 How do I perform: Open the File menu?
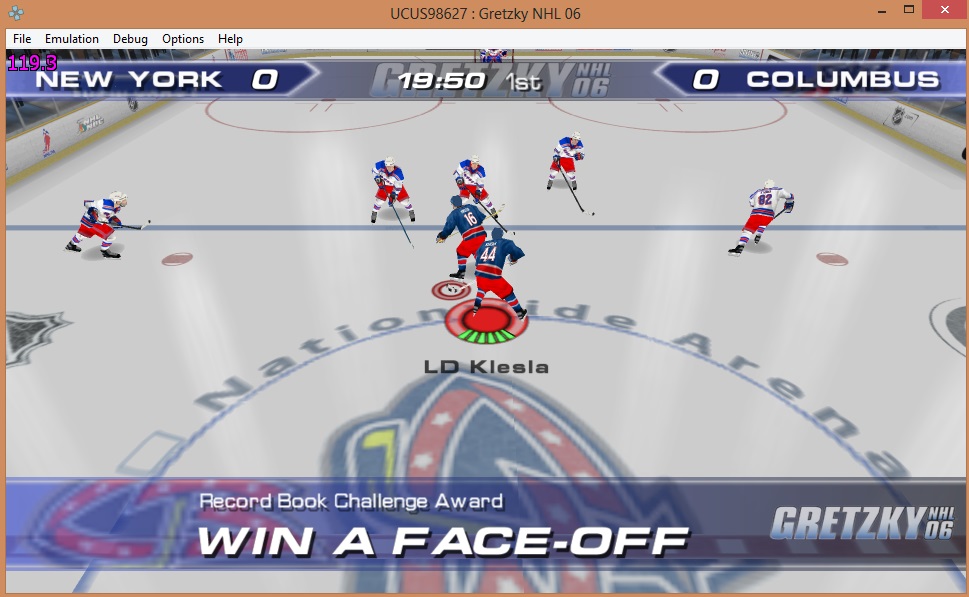click(x=22, y=39)
